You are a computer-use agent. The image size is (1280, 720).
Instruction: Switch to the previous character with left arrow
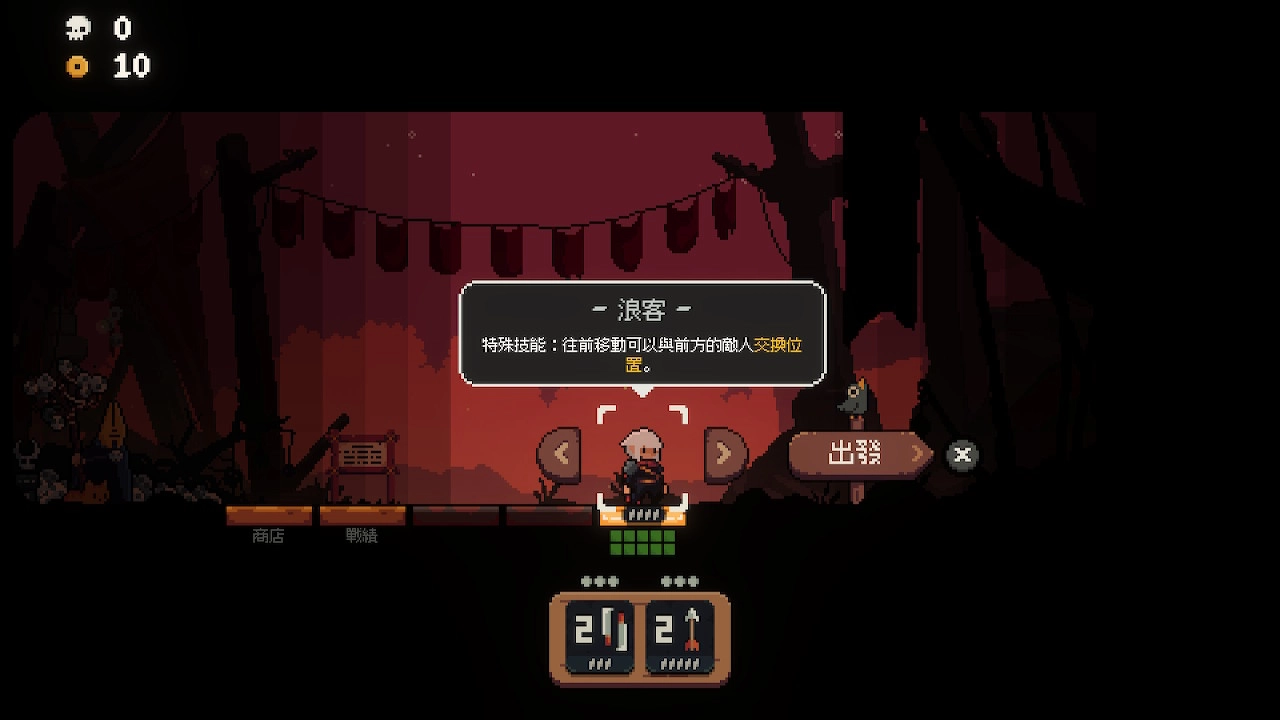[x=559, y=454]
